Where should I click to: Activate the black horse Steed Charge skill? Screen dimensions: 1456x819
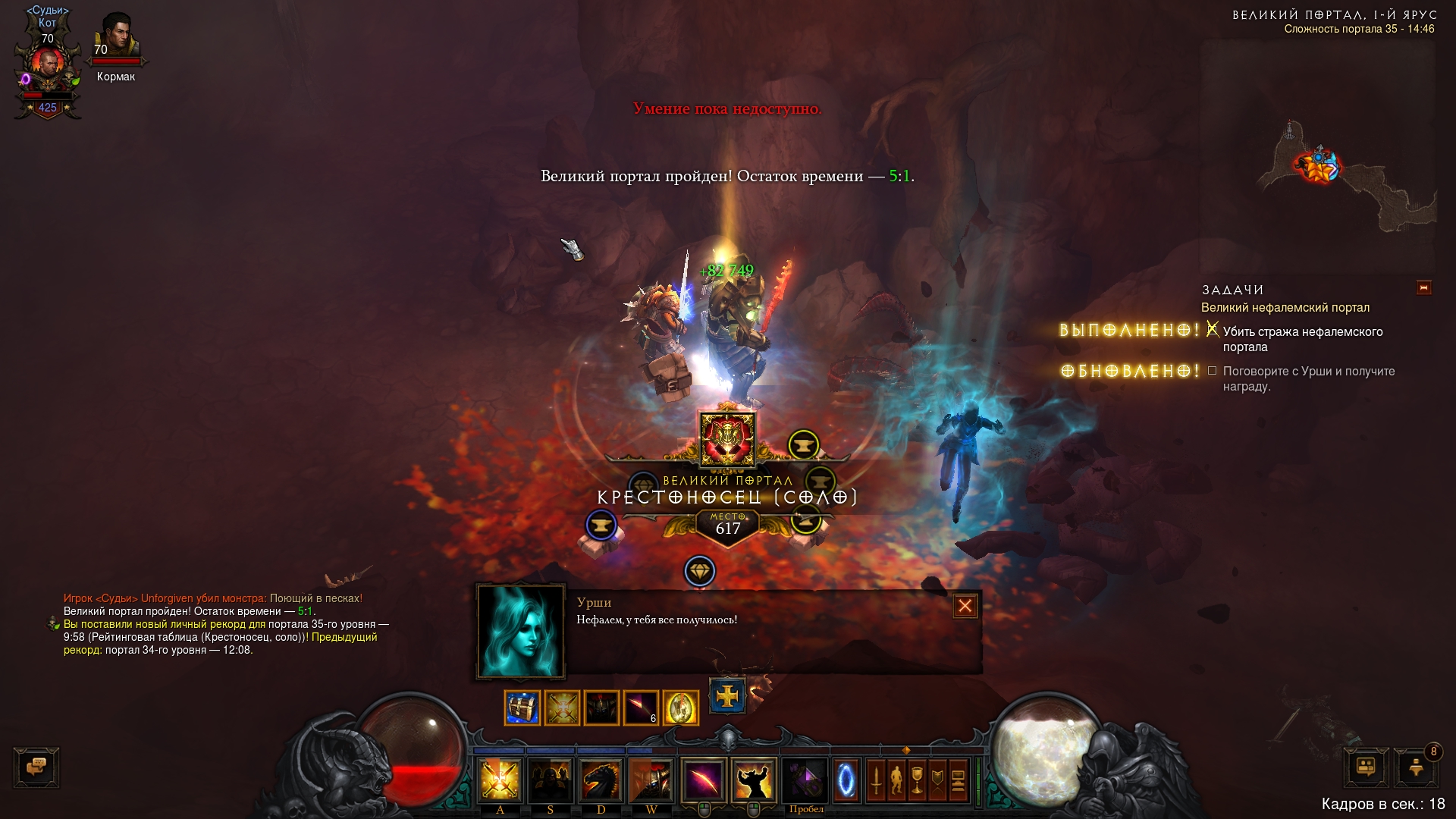601,780
